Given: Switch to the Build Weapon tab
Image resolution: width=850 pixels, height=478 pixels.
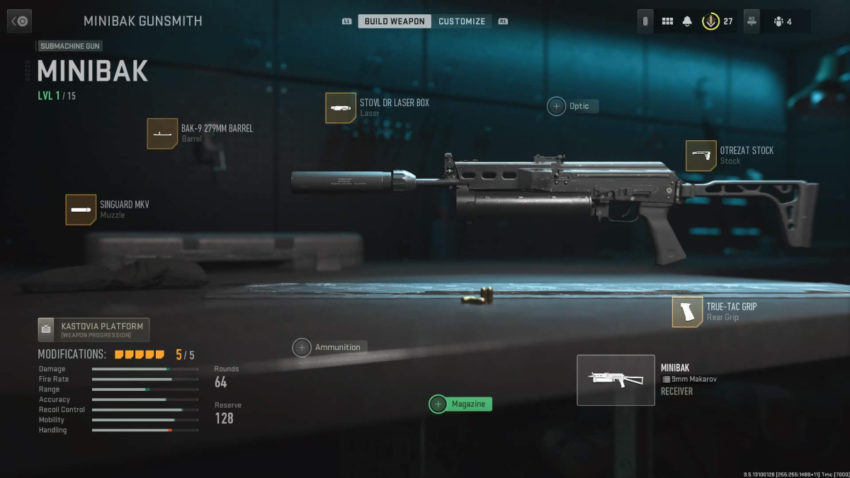Looking at the screenshot, I should (x=394, y=21).
